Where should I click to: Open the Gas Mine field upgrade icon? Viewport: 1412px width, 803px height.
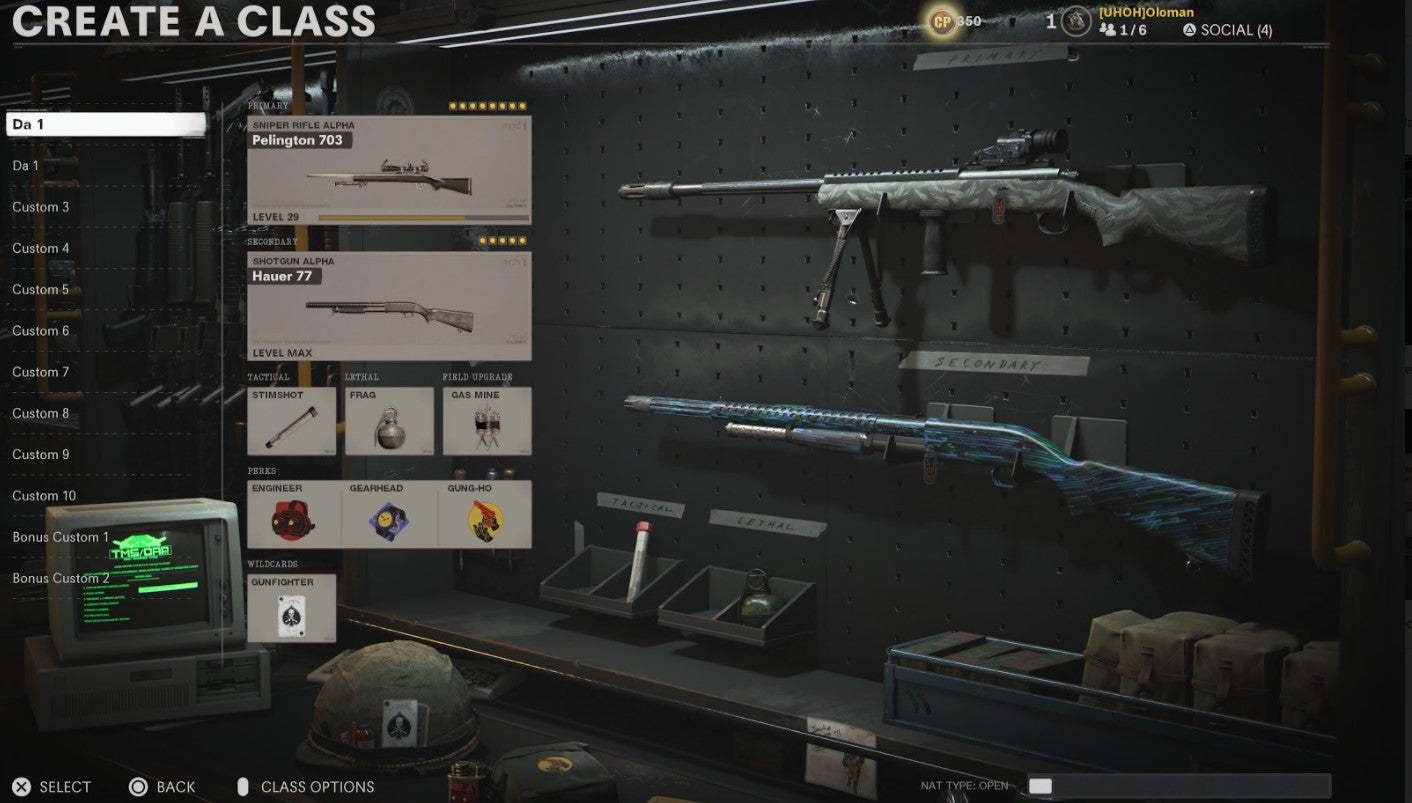click(x=487, y=420)
